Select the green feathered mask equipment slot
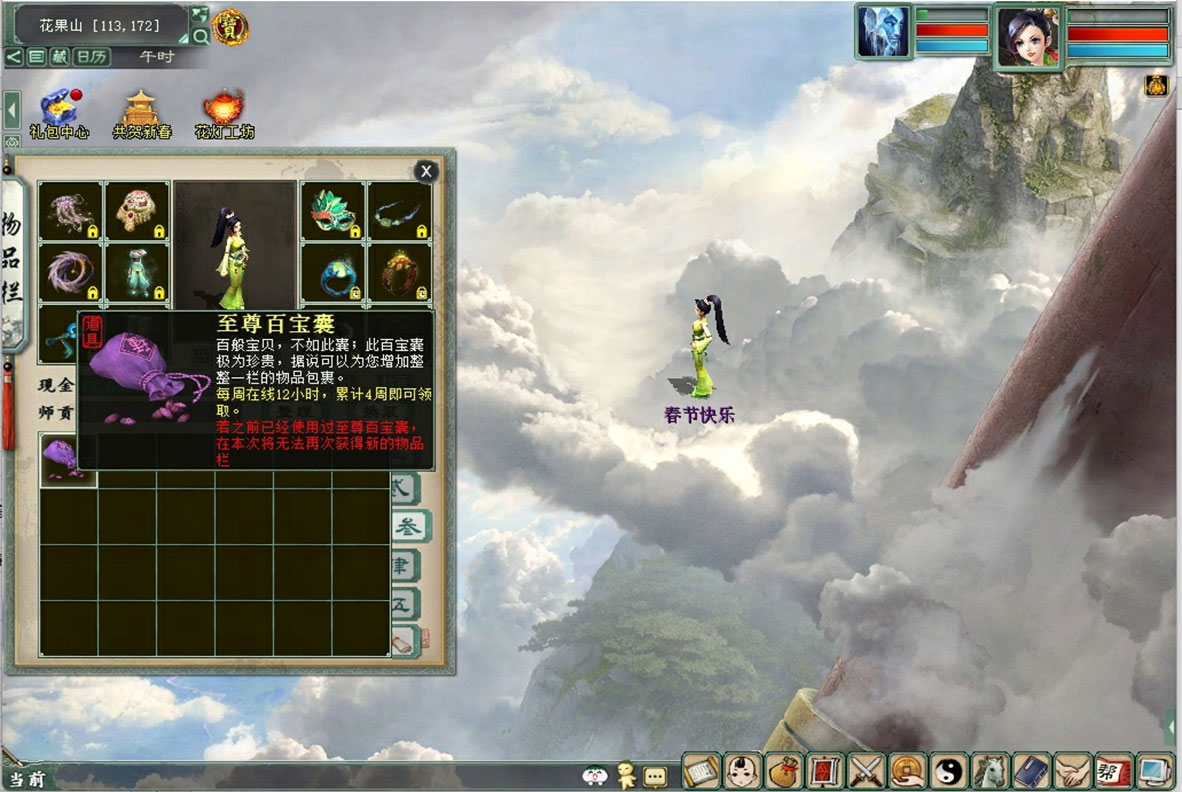Screen dimensions: 1182x792 point(333,210)
